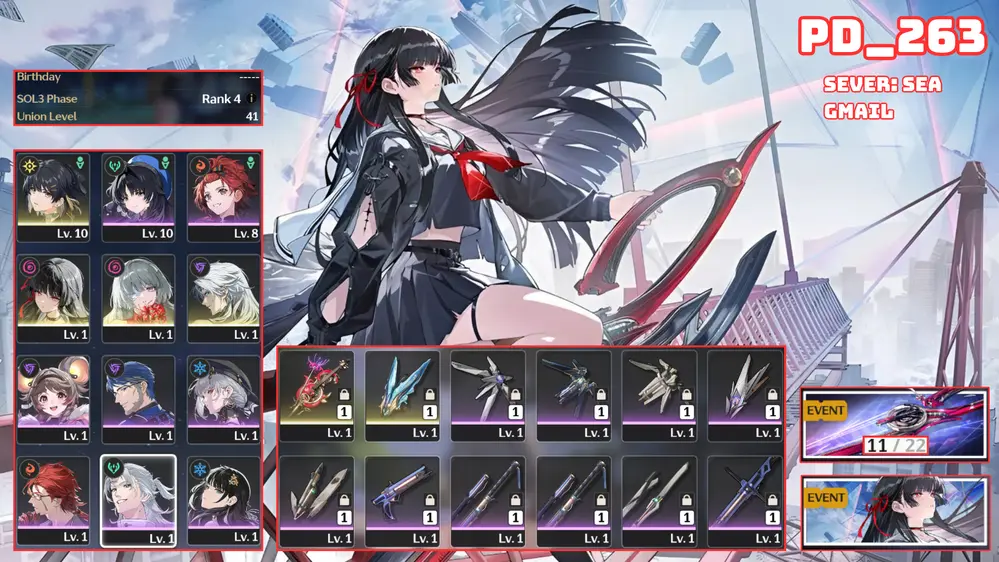Select the black-haired girl with gold hair ornament
999x562 pixels.
click(x=223, y=500)
